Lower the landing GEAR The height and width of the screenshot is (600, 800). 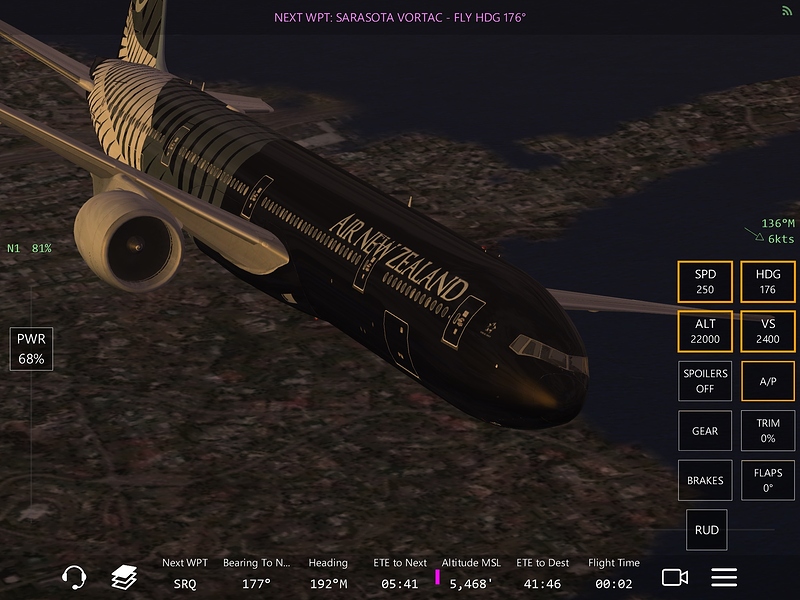705,431
